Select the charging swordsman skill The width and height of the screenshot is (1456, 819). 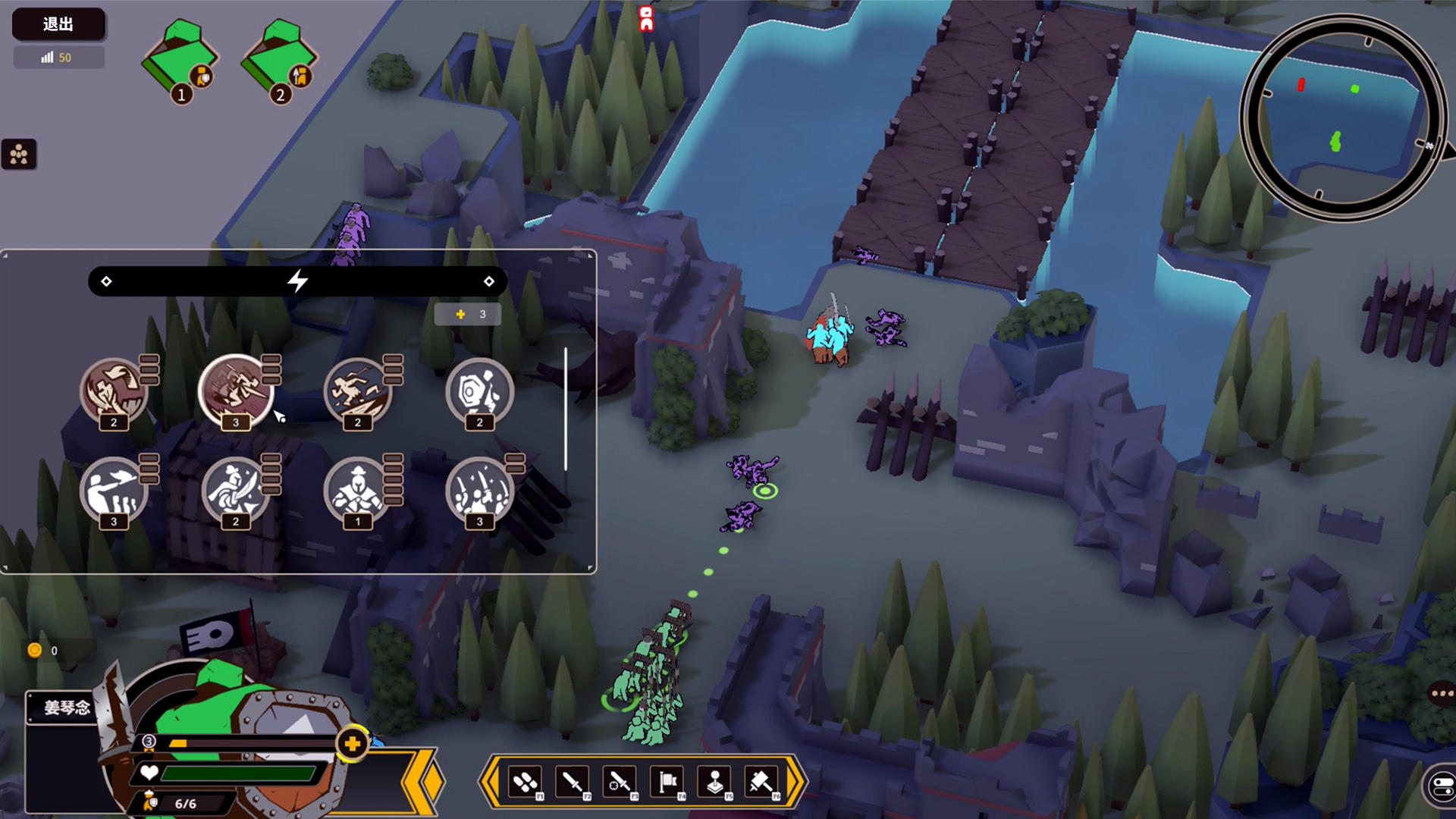coord(235,390)
